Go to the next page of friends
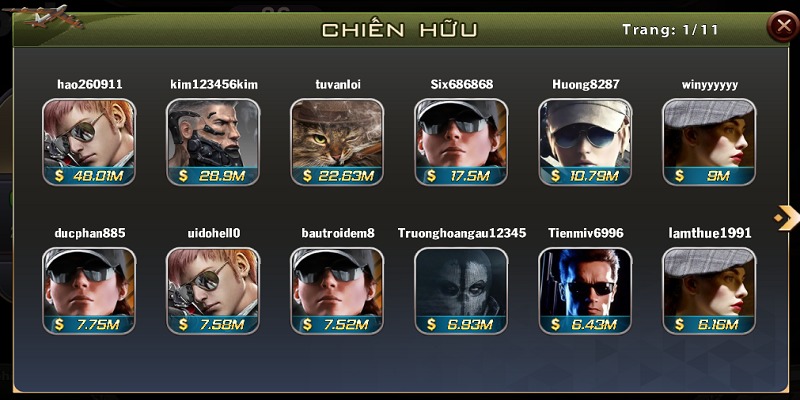800x400 pixels. [x=785, y=217]
